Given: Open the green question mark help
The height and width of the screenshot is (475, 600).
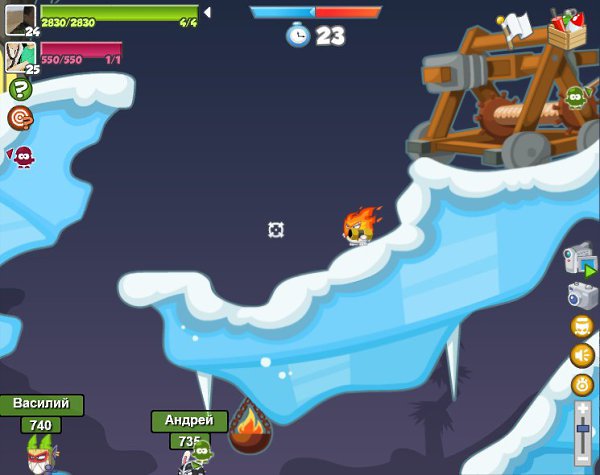Looking at the screenshot, I should click(20, 89).
